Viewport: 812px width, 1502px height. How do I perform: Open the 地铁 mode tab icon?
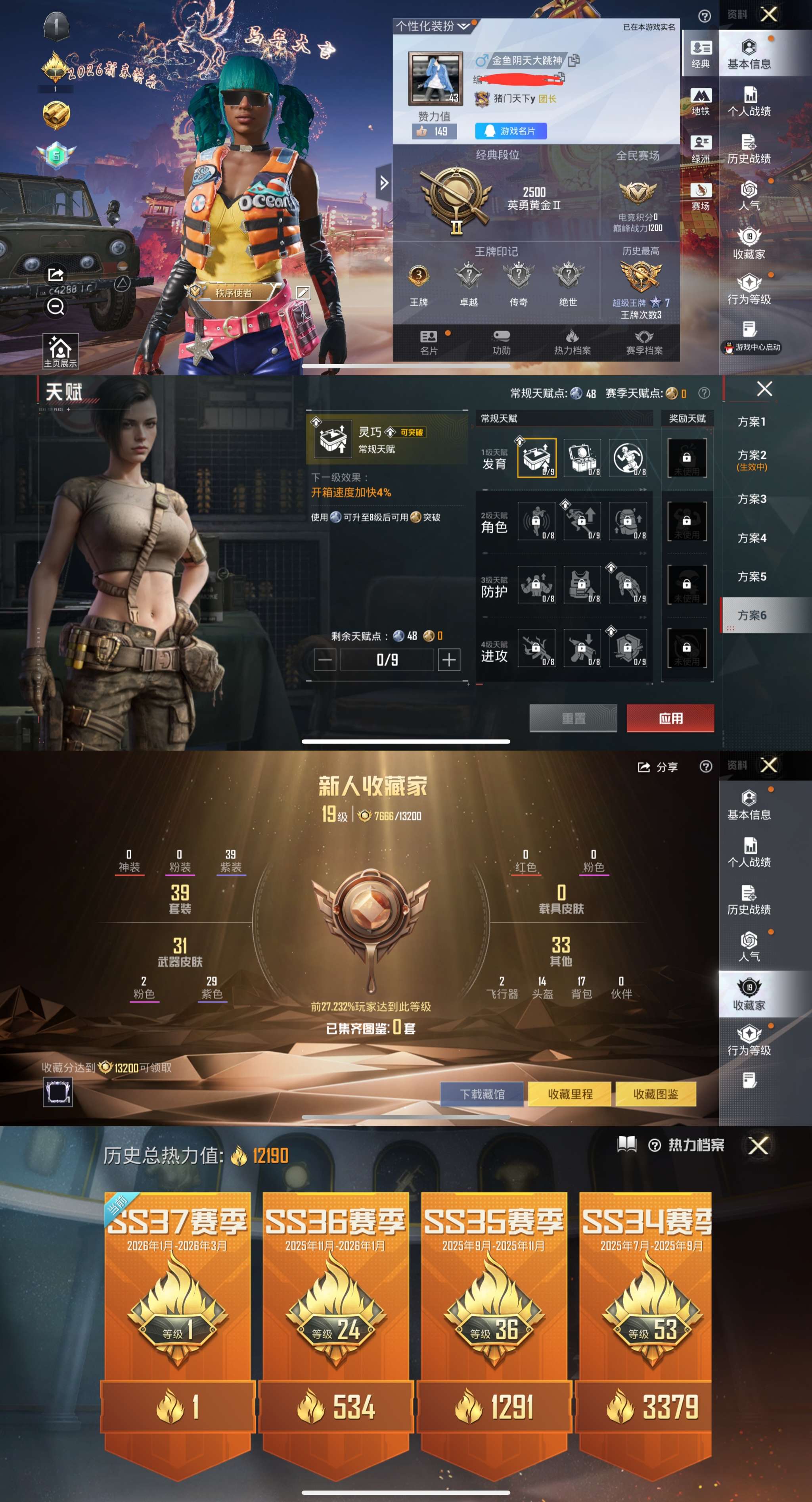tap(701, 100)
